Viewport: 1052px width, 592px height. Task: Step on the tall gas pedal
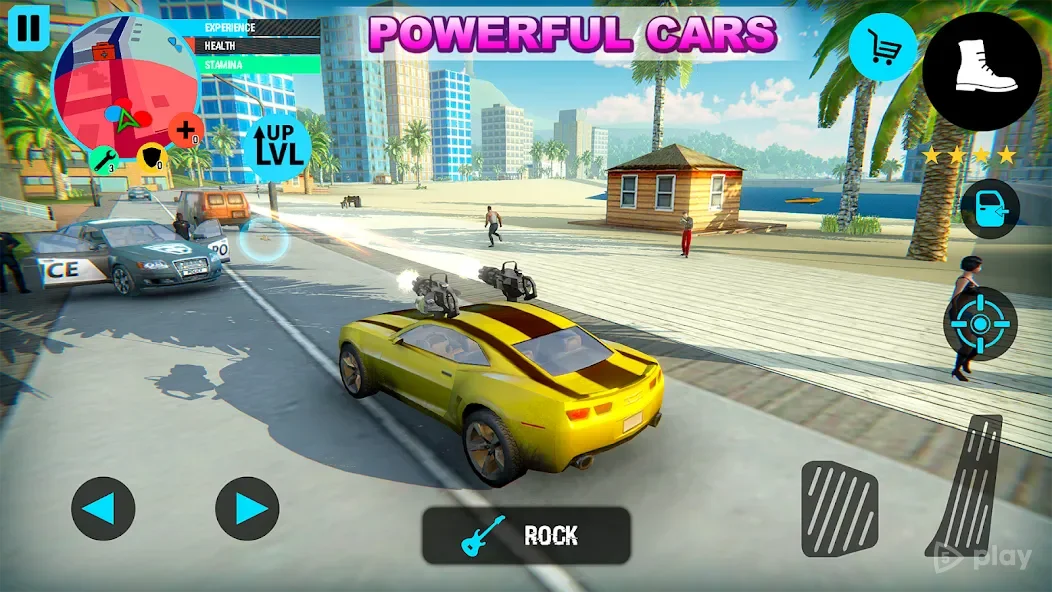pyautogui.click(x=966, y=483)
